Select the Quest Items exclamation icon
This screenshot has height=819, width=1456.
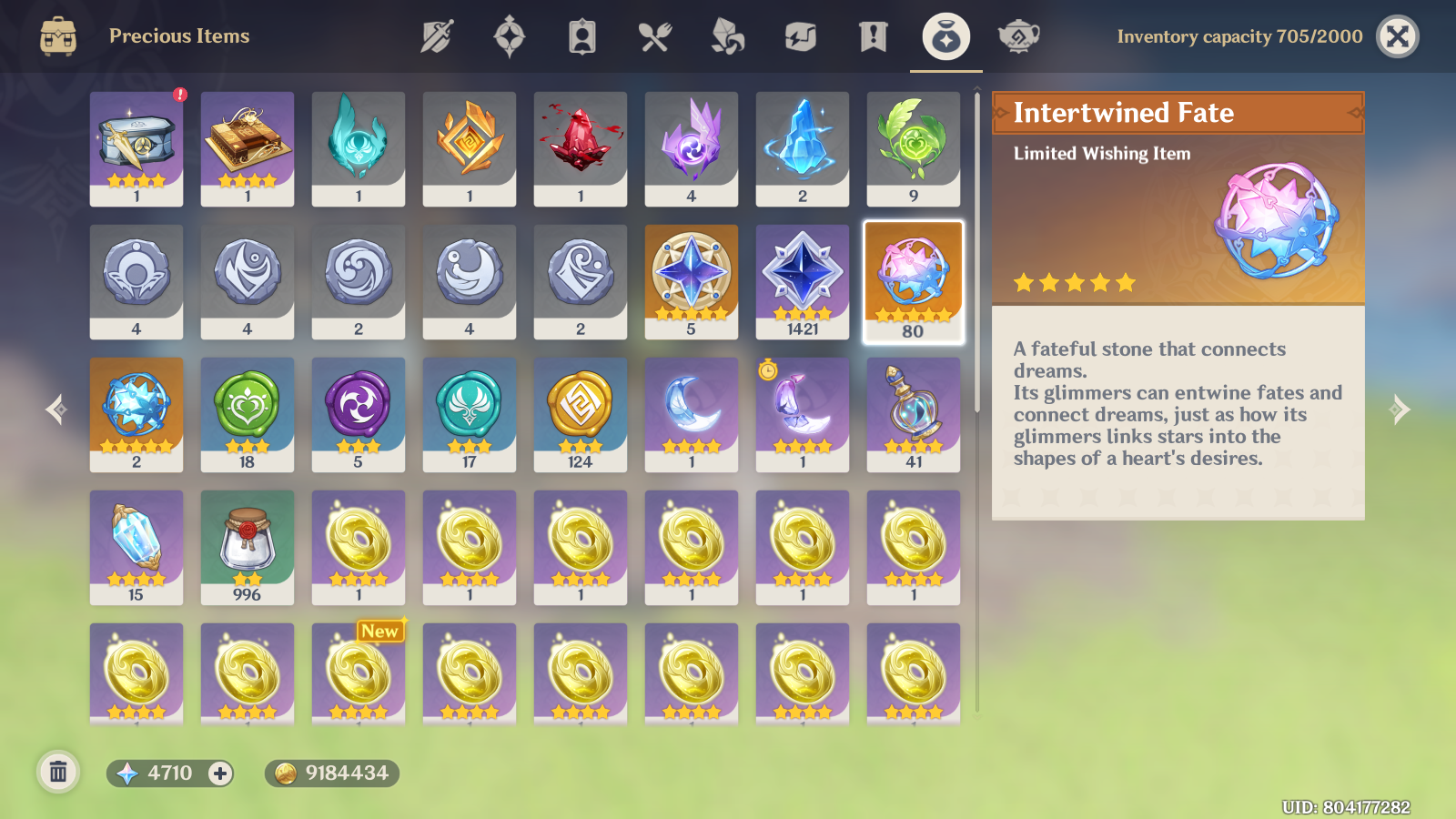coord(871,36)
